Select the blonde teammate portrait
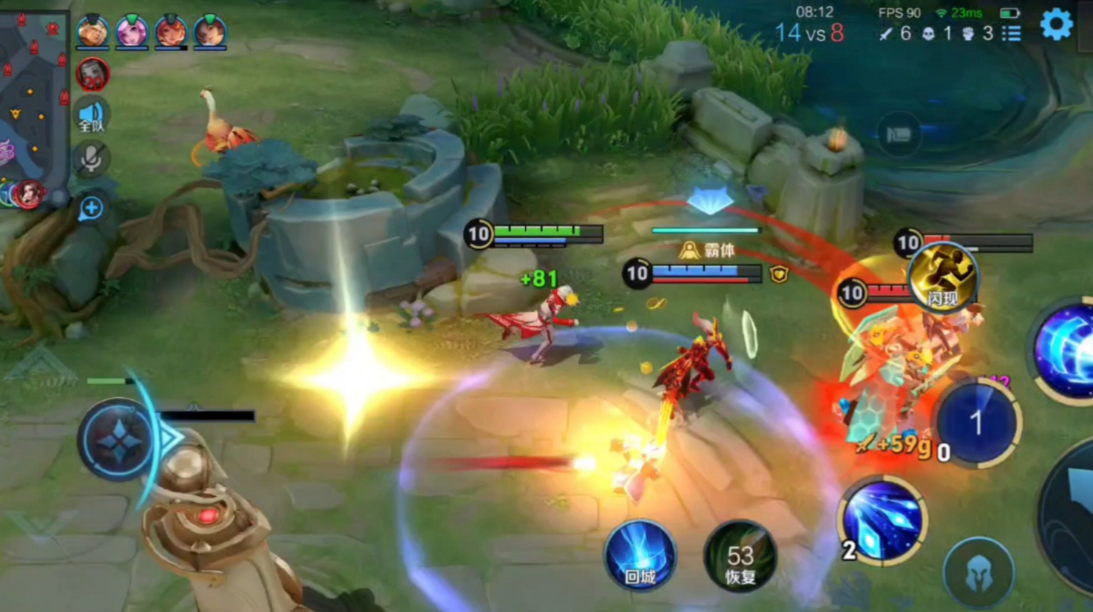This screenshot has width=1093, height=612. point(93,31)
